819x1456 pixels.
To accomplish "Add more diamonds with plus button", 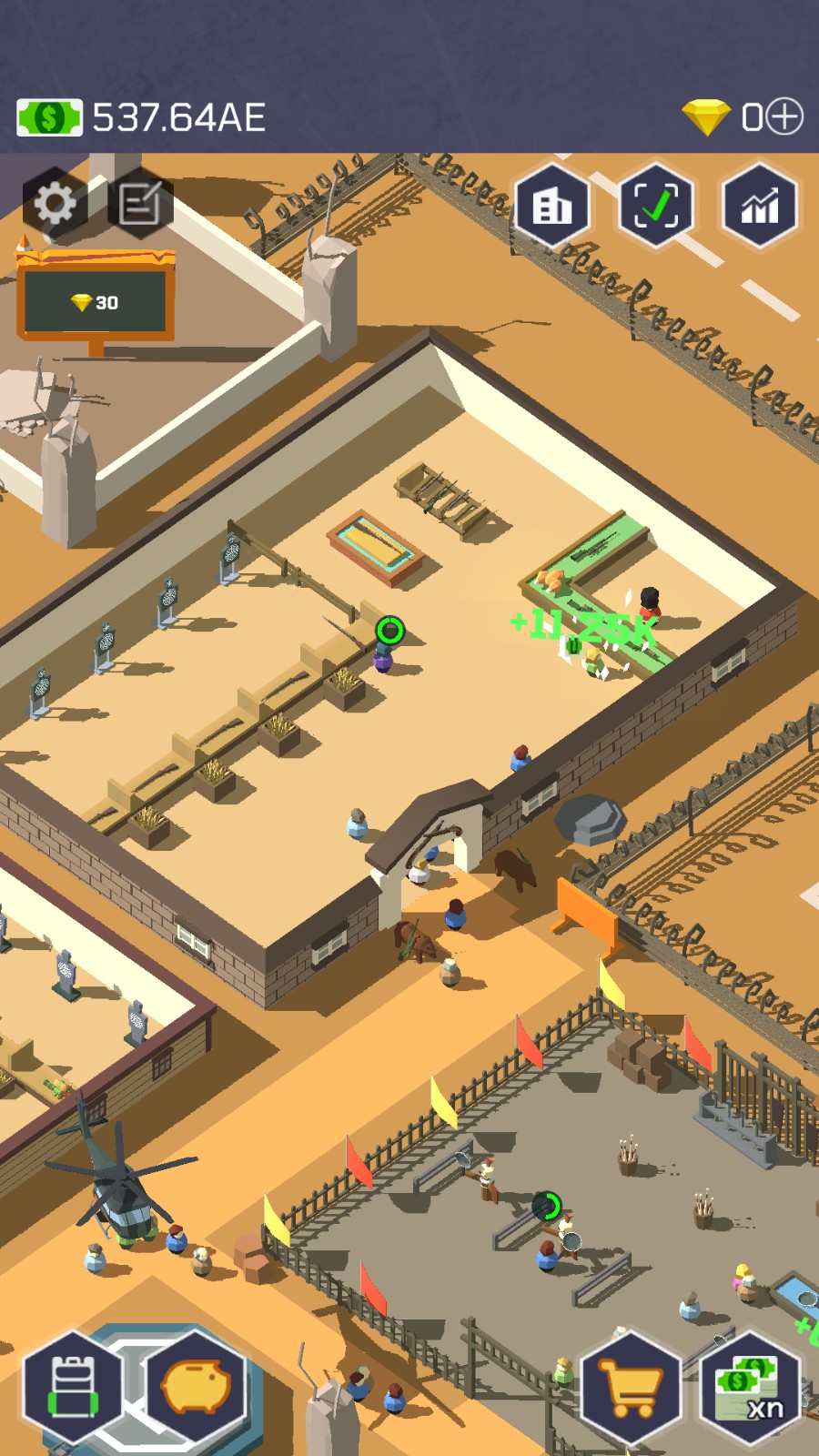I will (x=784, y=116).
